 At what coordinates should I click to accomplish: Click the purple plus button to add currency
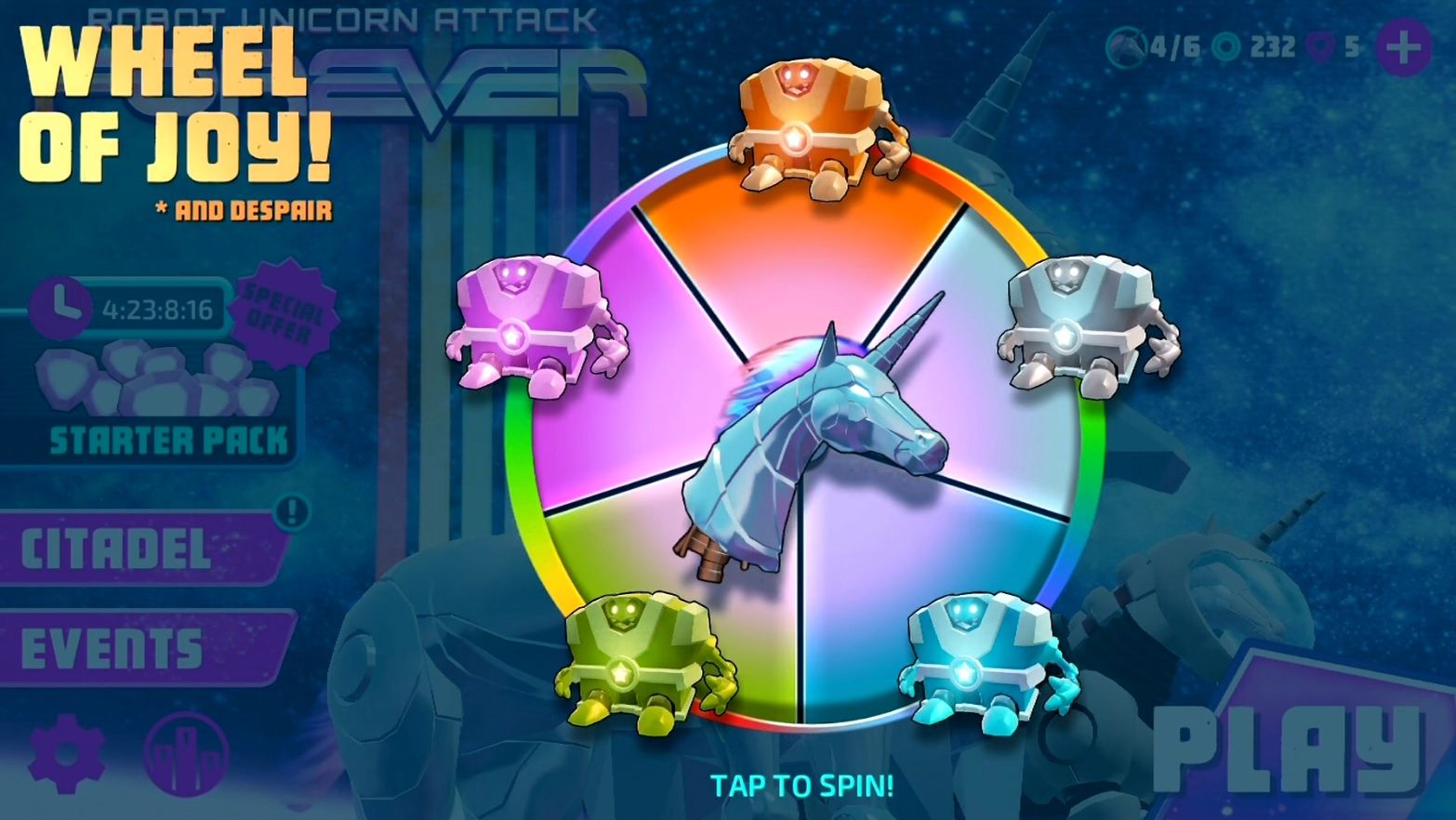point(1403,46)
